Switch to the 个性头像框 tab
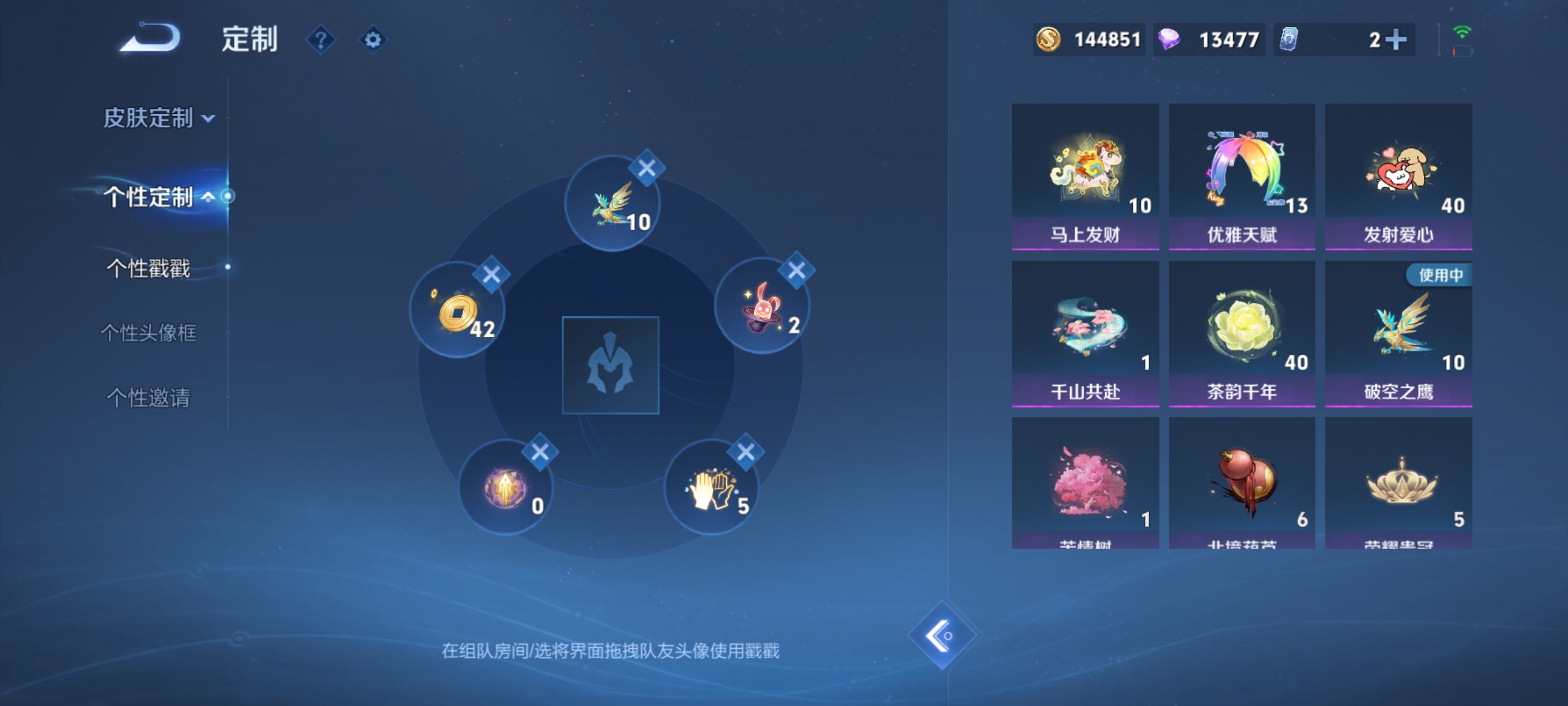Image resolution: width=1568 pixels, height=706 pixels. [148, 334]
